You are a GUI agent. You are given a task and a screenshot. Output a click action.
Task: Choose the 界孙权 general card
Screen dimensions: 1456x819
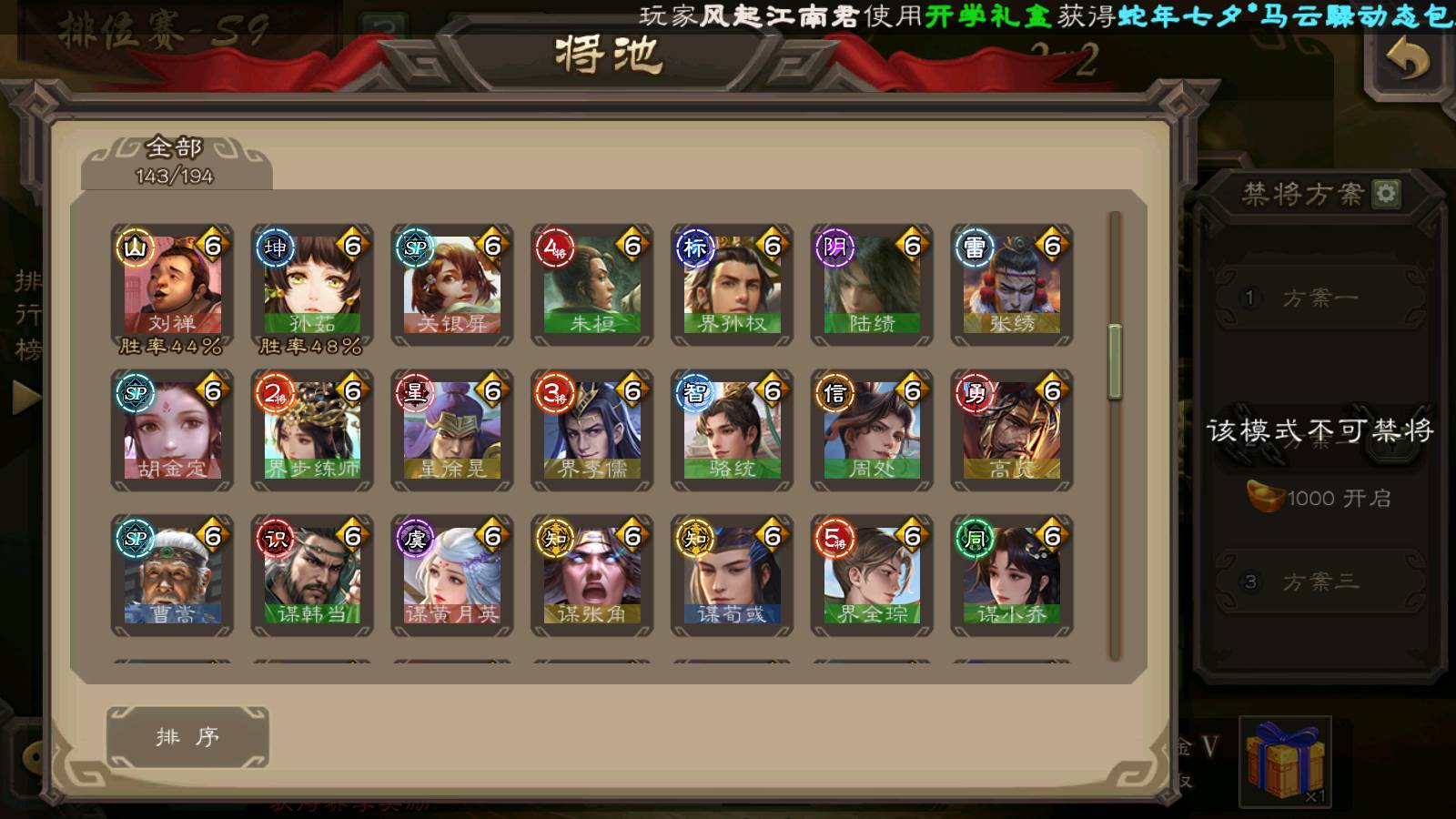click(733, 287)
